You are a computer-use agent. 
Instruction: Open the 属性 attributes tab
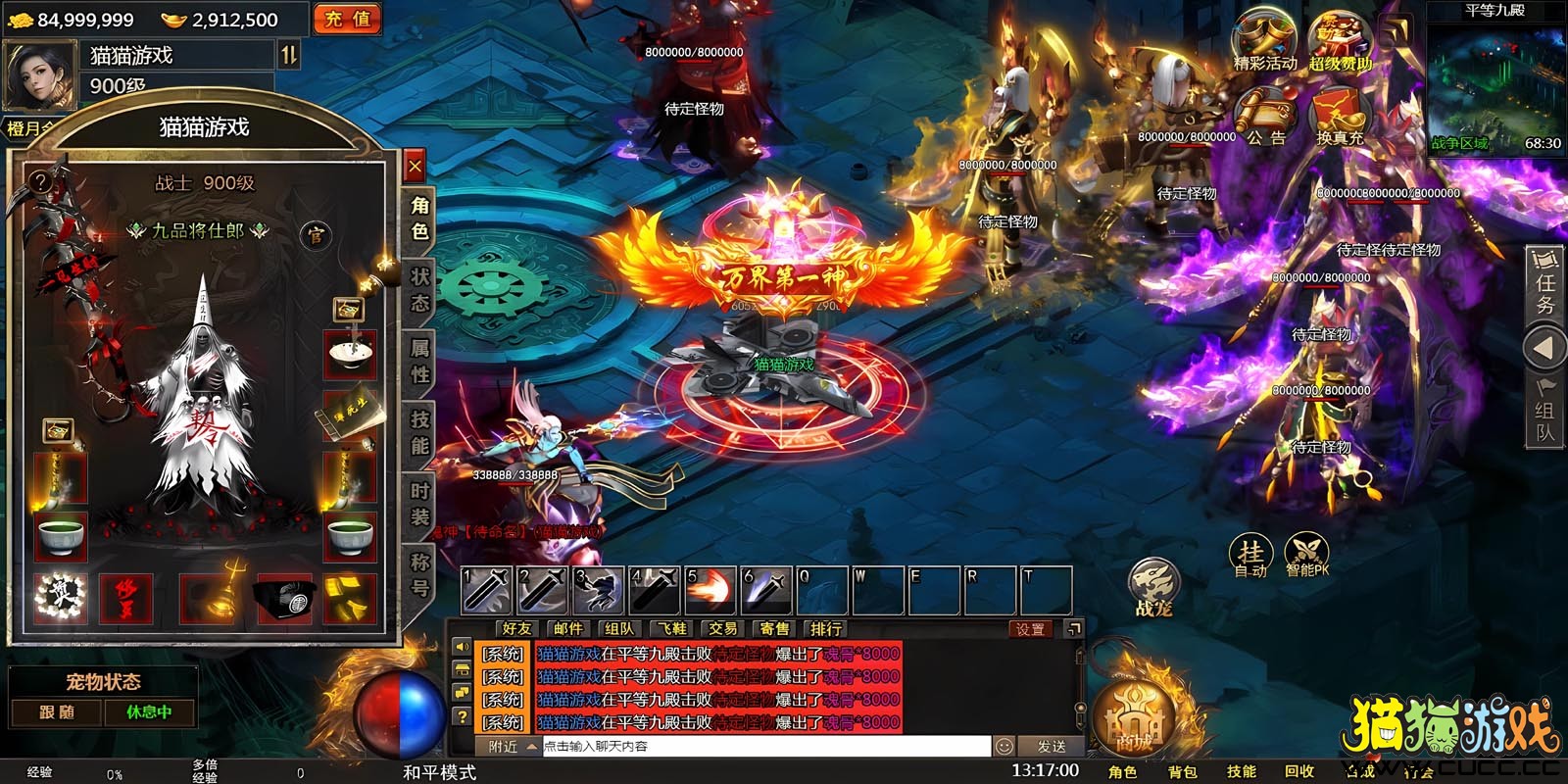(x=419, y=360)
